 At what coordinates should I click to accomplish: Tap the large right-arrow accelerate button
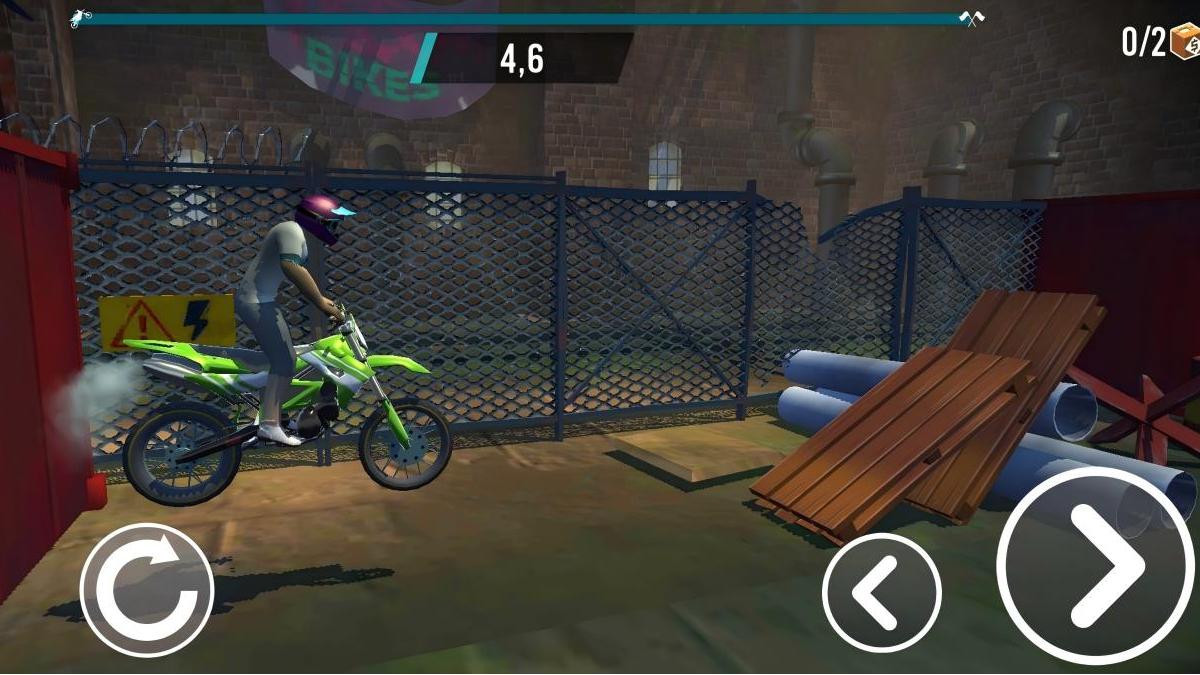1097,565
